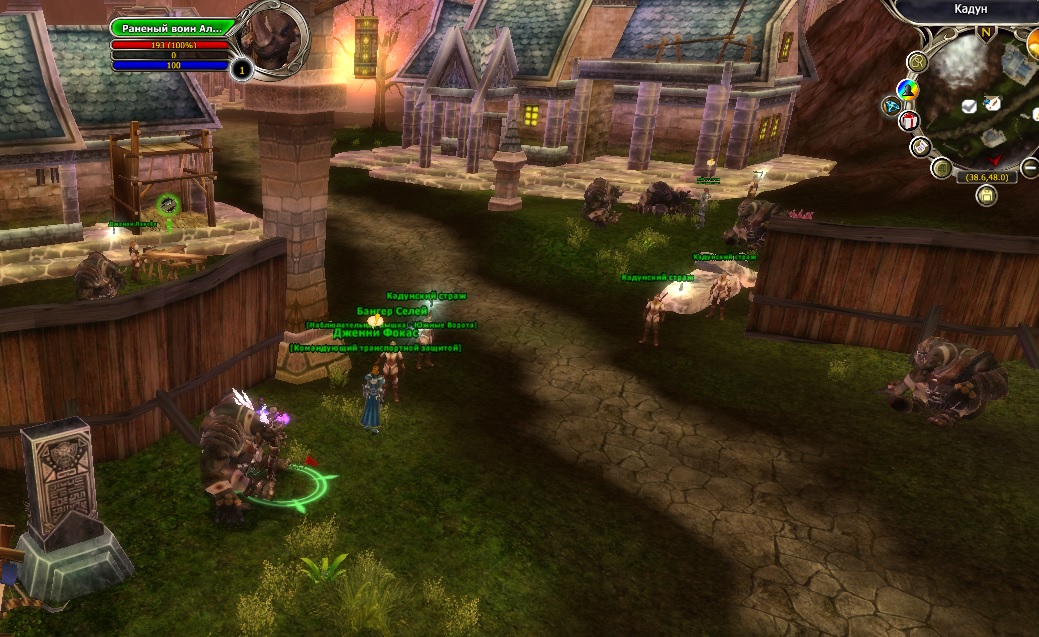Open the backpack icon below the minimap
The image size is (1039, 637).
click(x=986, y=196)
